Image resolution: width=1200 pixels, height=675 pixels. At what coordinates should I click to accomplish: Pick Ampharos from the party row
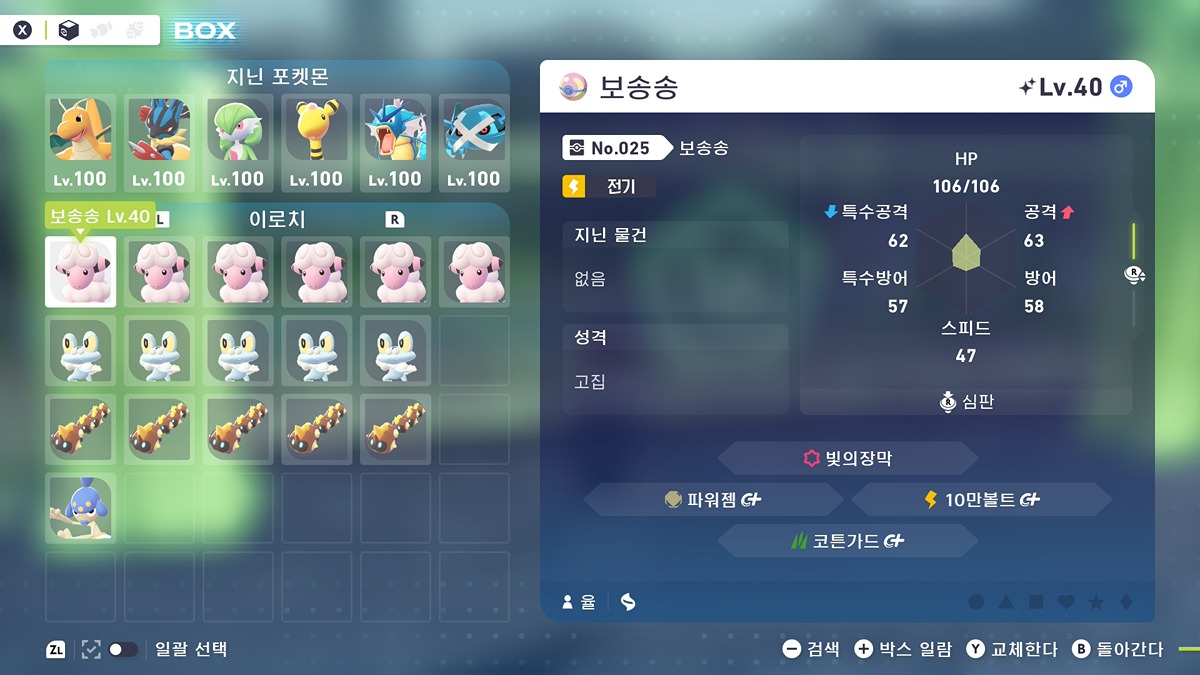(316, 142)
